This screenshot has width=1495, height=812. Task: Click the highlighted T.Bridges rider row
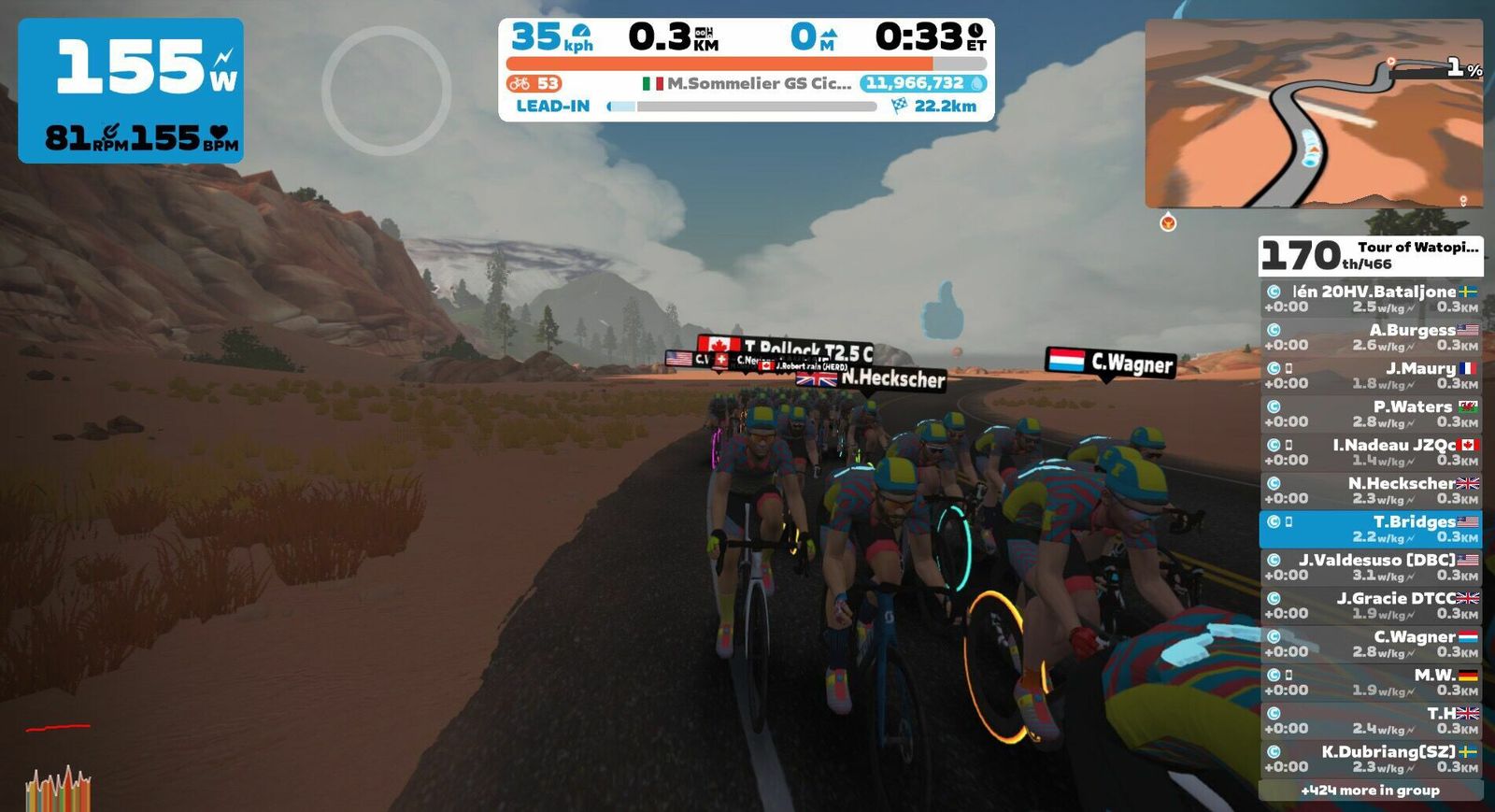coord(1371,529)
